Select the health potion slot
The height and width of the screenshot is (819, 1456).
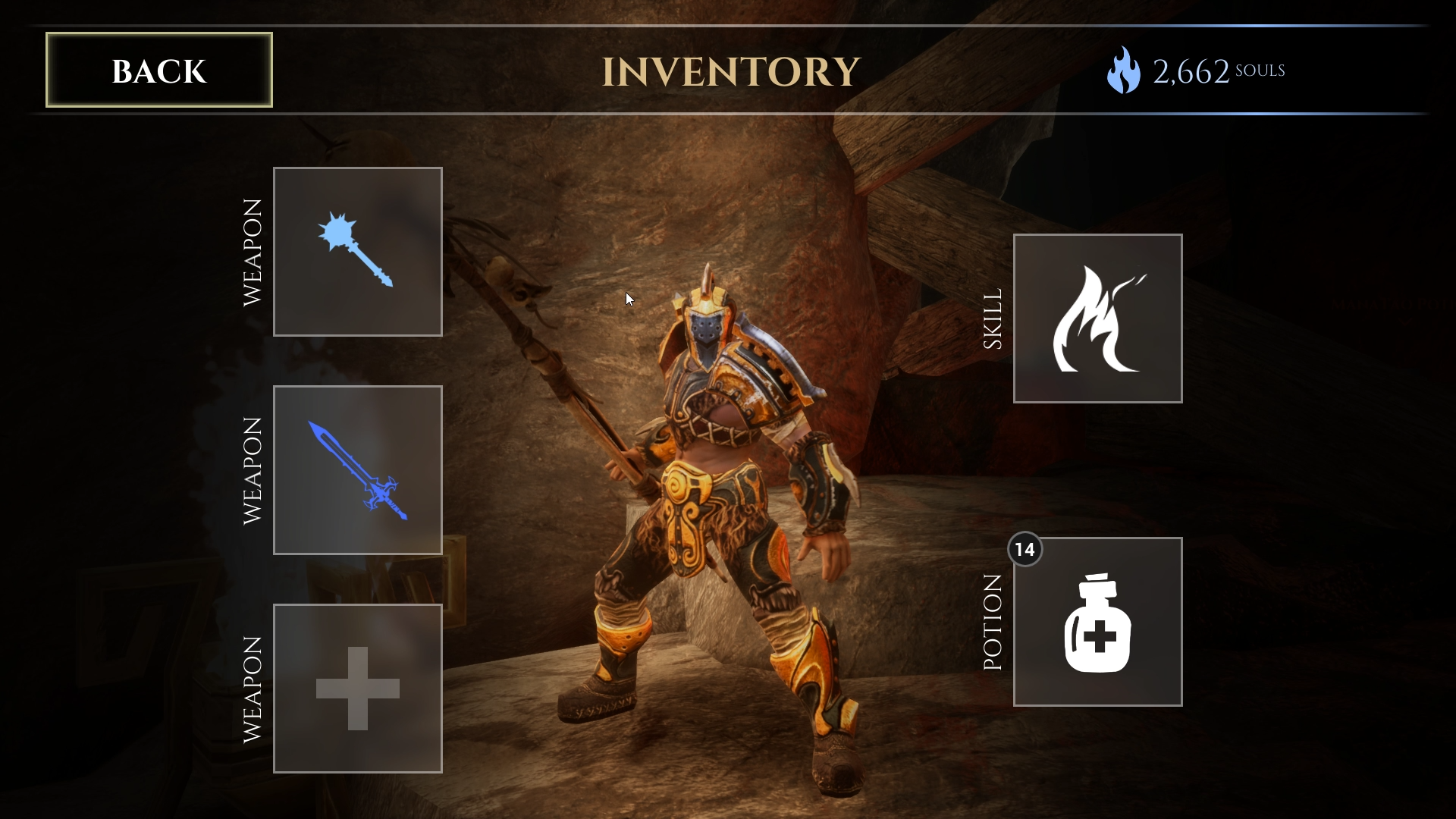point(1097,622)
